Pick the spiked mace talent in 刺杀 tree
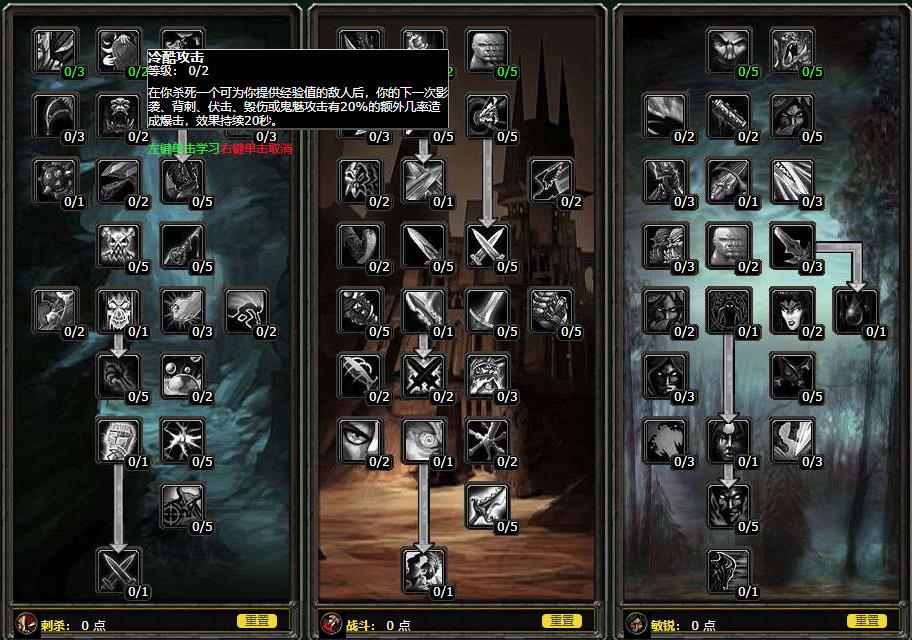Screen dimensions: 912x640 pyautogui.click(x=55, y=181)
